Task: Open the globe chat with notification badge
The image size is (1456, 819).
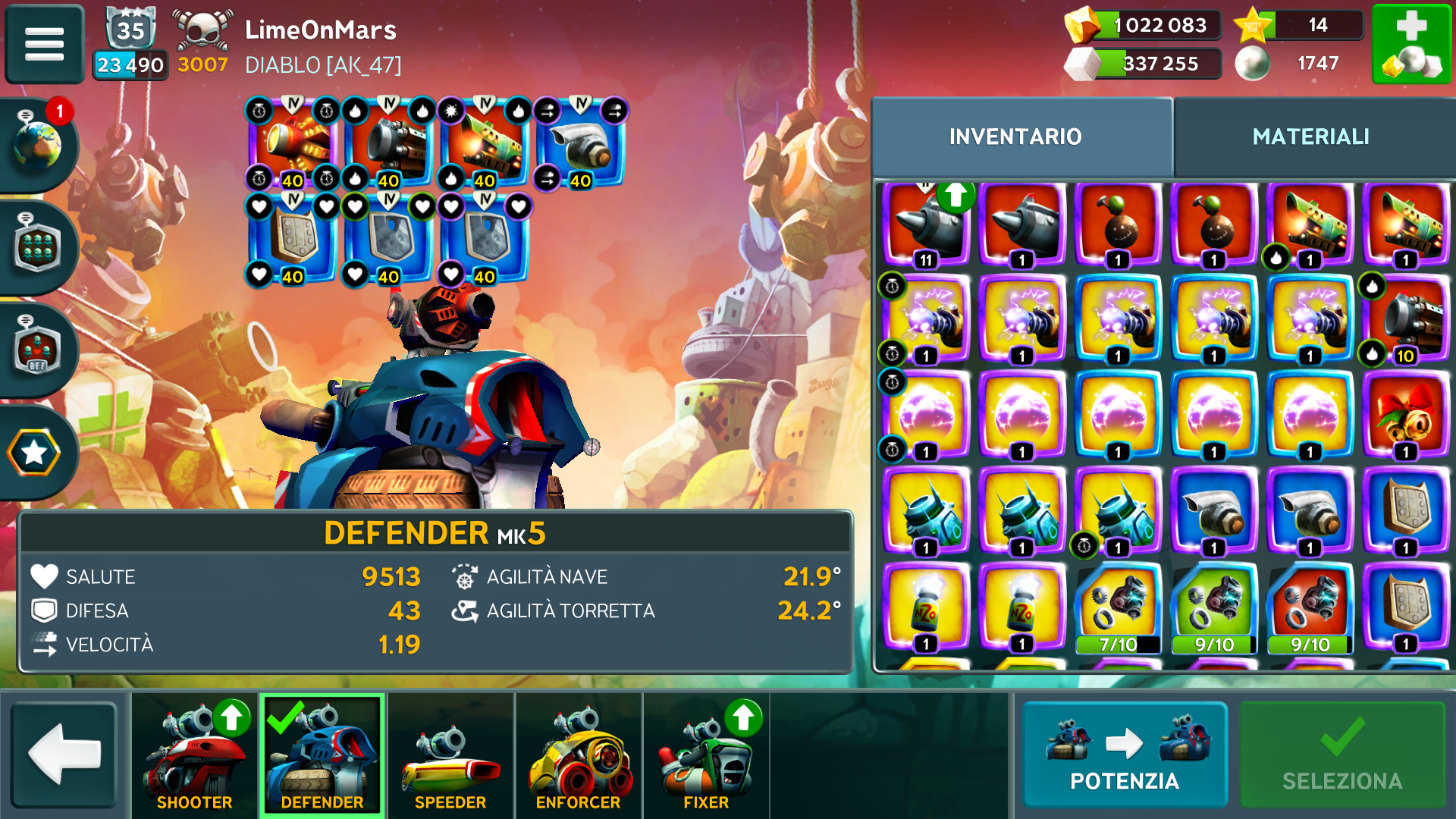Action: pos(38,143)
